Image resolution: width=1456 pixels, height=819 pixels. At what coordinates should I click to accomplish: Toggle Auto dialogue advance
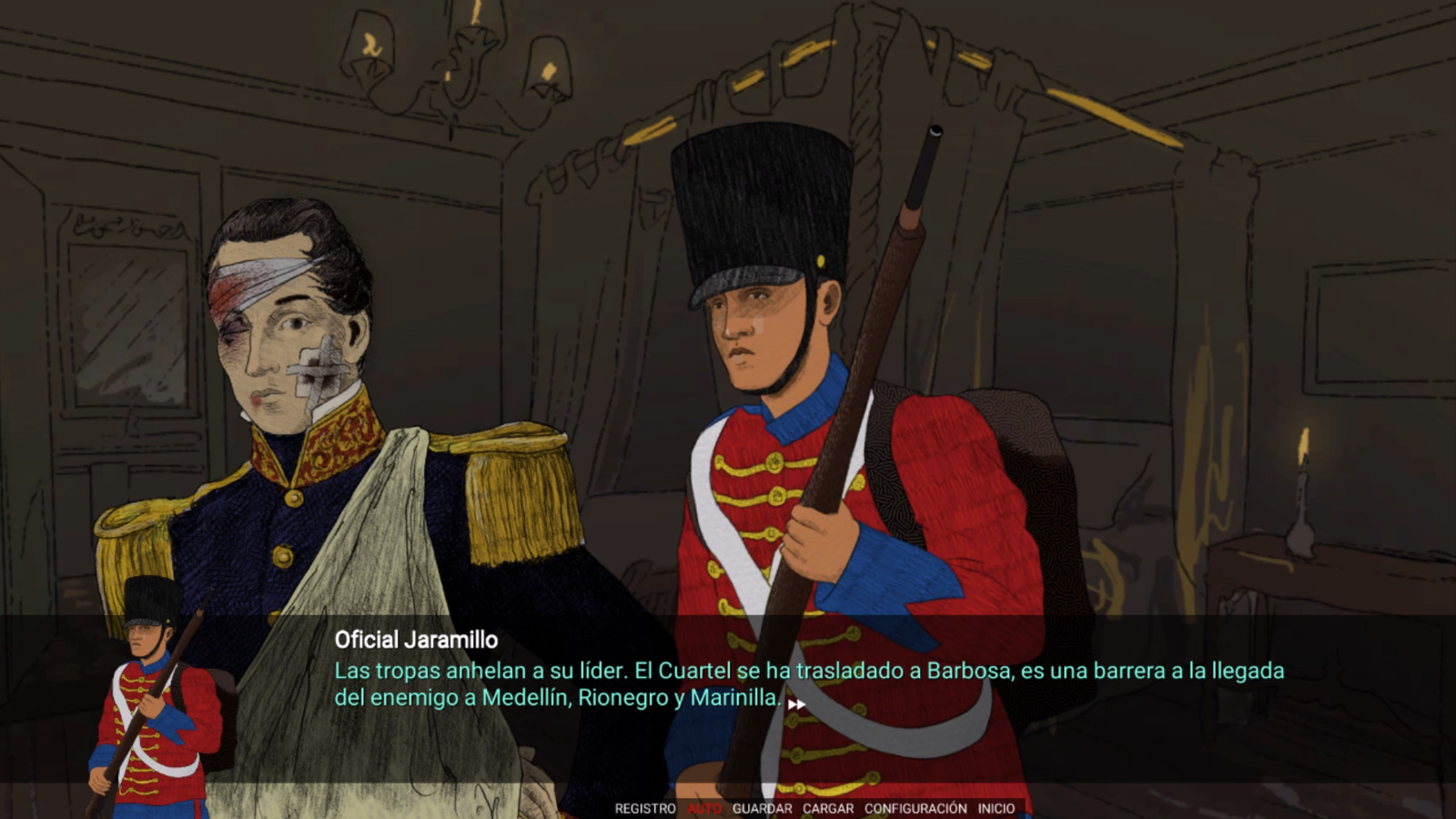tap(704, 808)
